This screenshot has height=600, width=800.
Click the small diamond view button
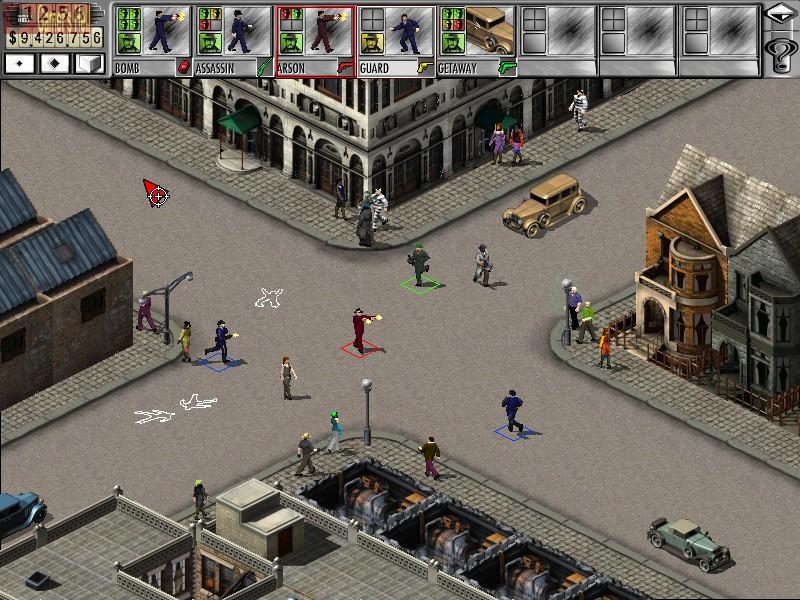pos(21,63)
